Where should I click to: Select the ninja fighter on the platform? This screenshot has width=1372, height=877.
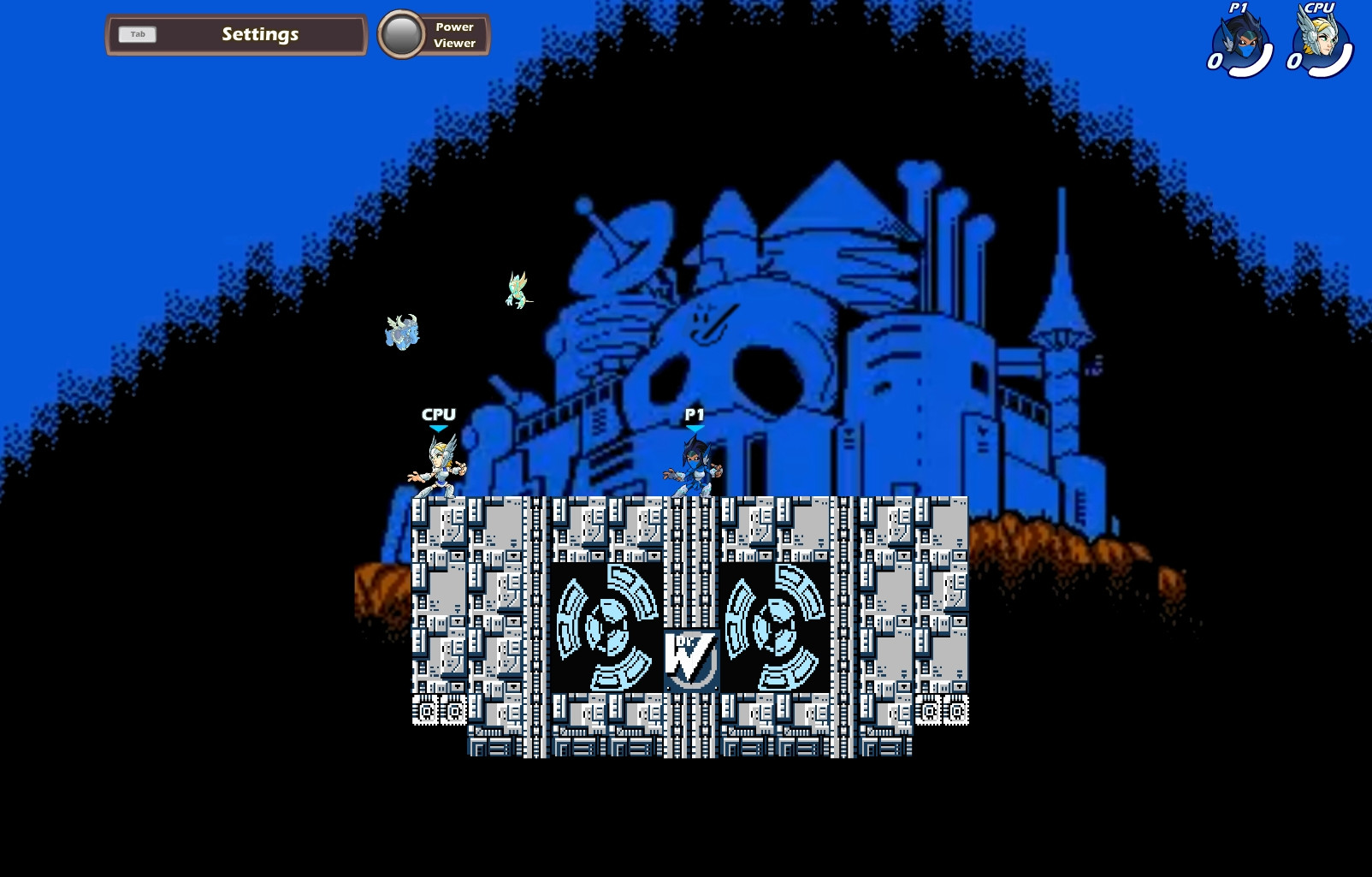694,471
